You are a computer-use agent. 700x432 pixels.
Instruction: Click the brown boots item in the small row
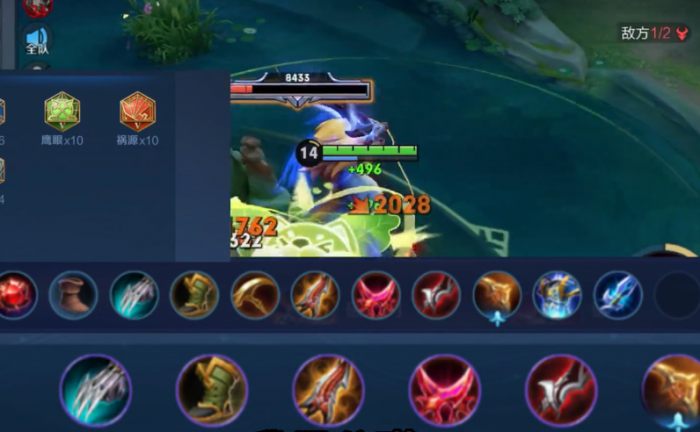click(x=73, y=295)
